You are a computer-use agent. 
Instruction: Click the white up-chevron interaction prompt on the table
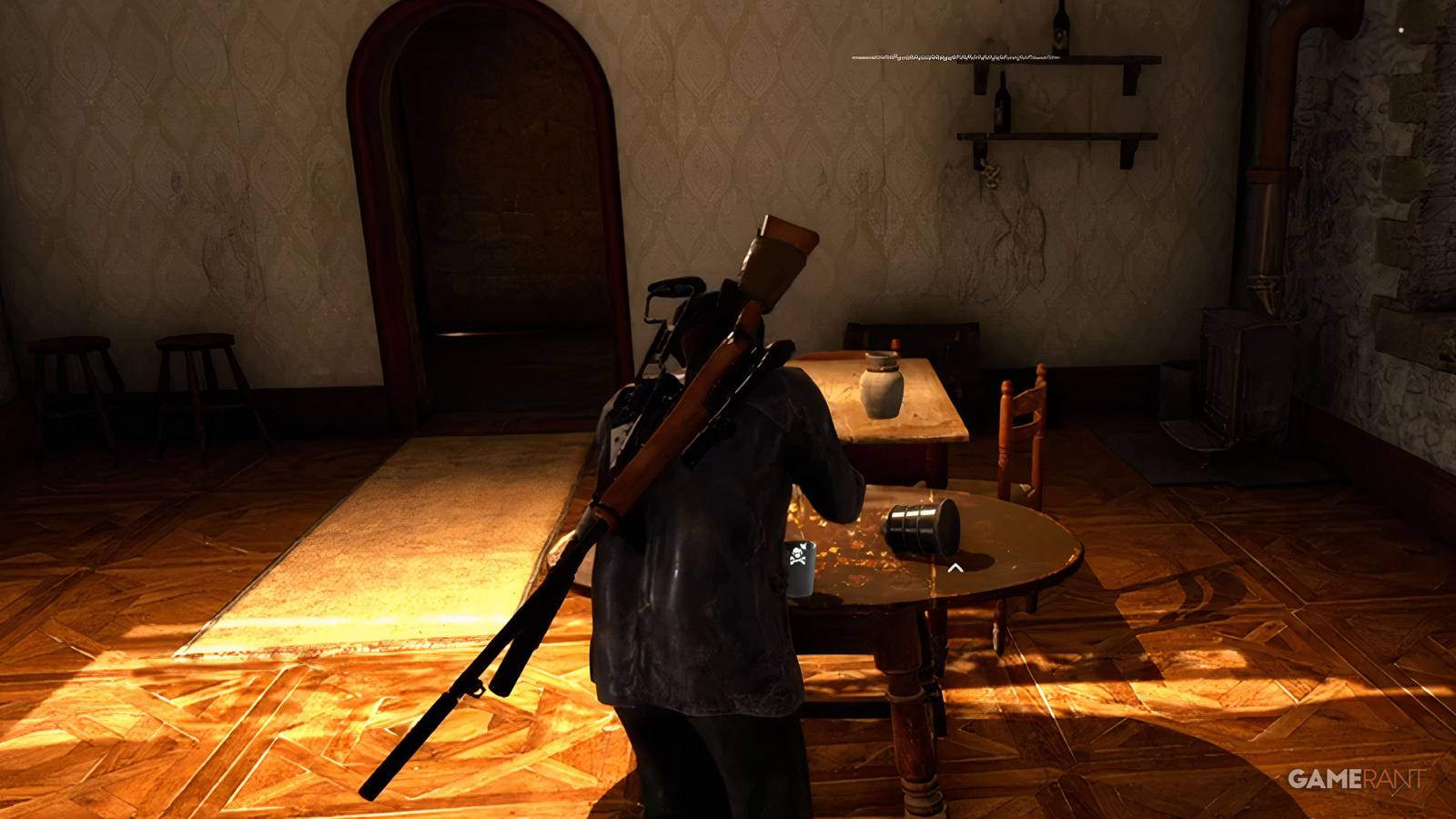pyautogui.click(x=955, y=566)
